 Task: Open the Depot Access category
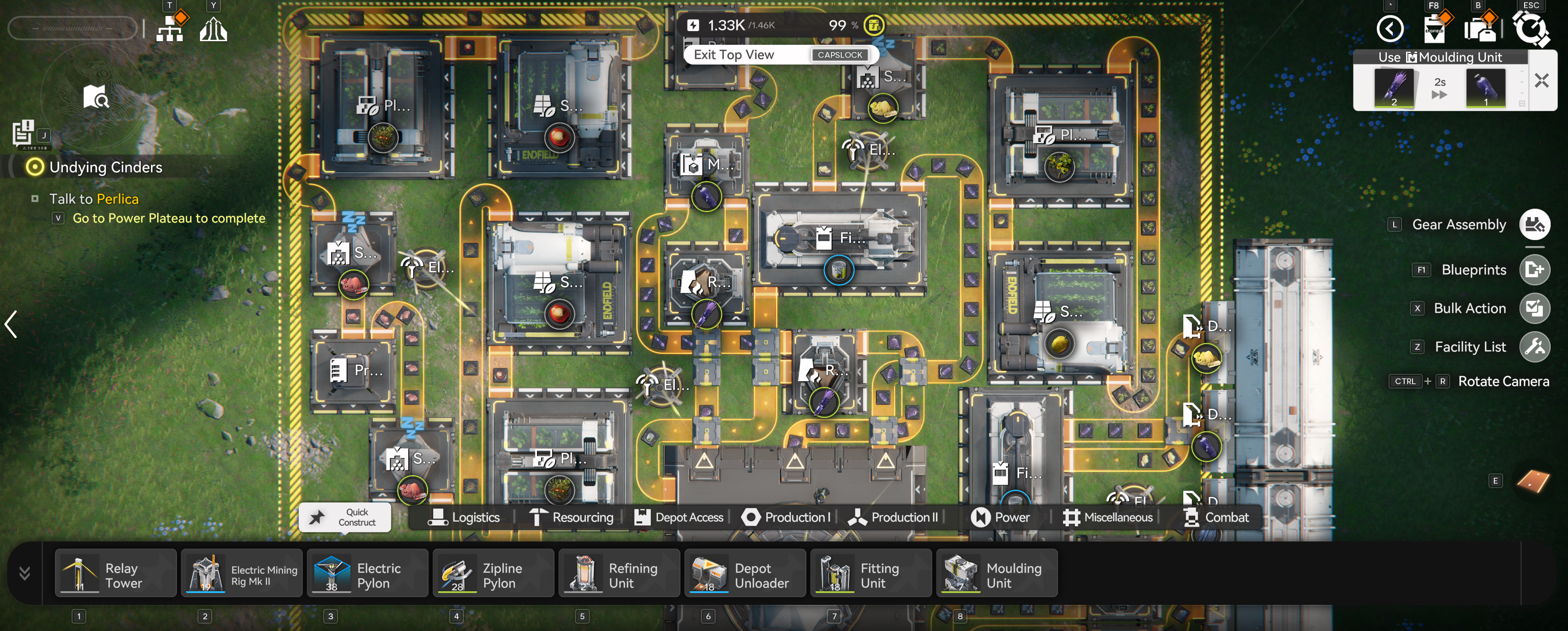(x=679, y=517)
